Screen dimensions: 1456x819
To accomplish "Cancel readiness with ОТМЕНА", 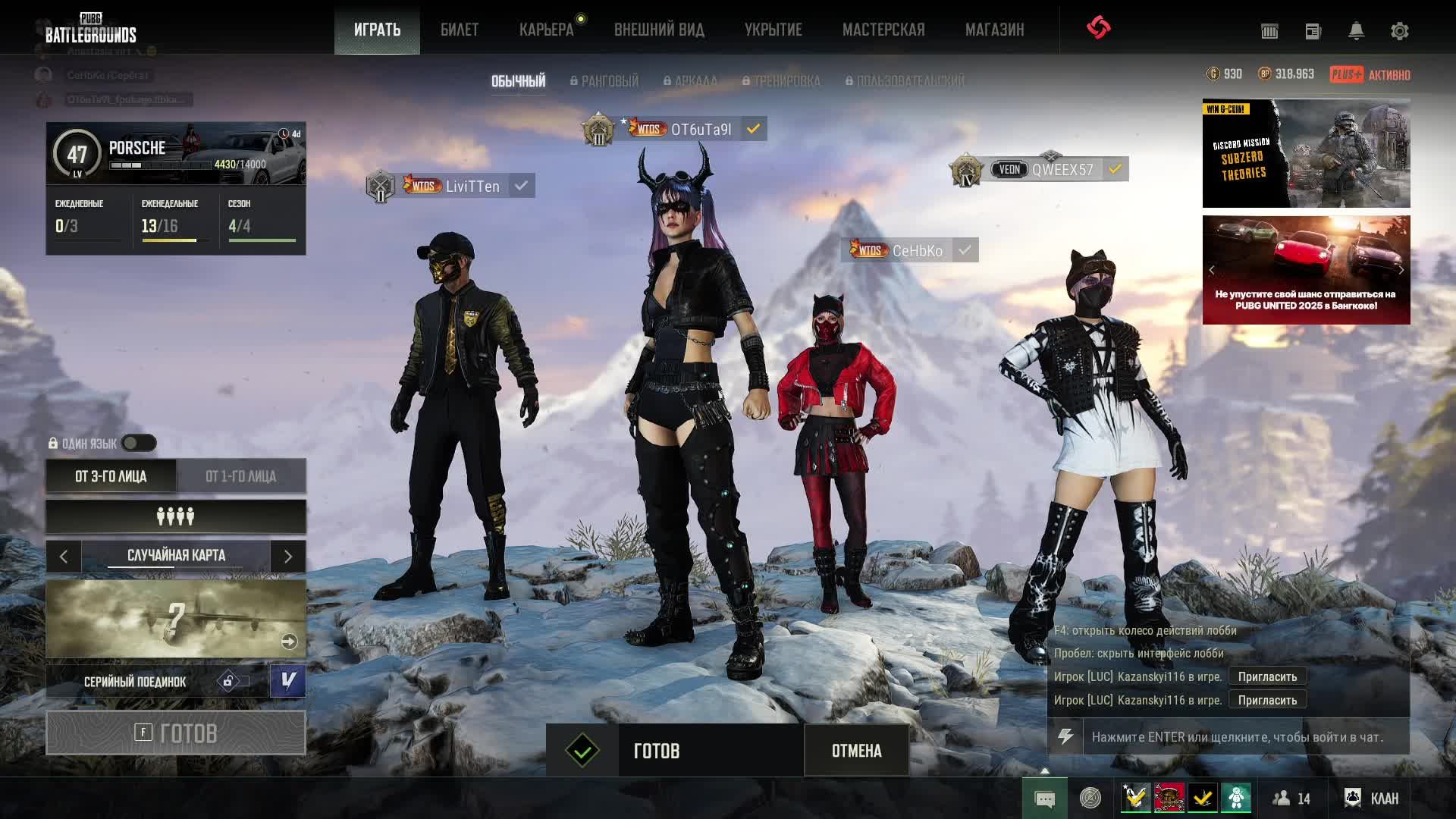I will (856, 751).
